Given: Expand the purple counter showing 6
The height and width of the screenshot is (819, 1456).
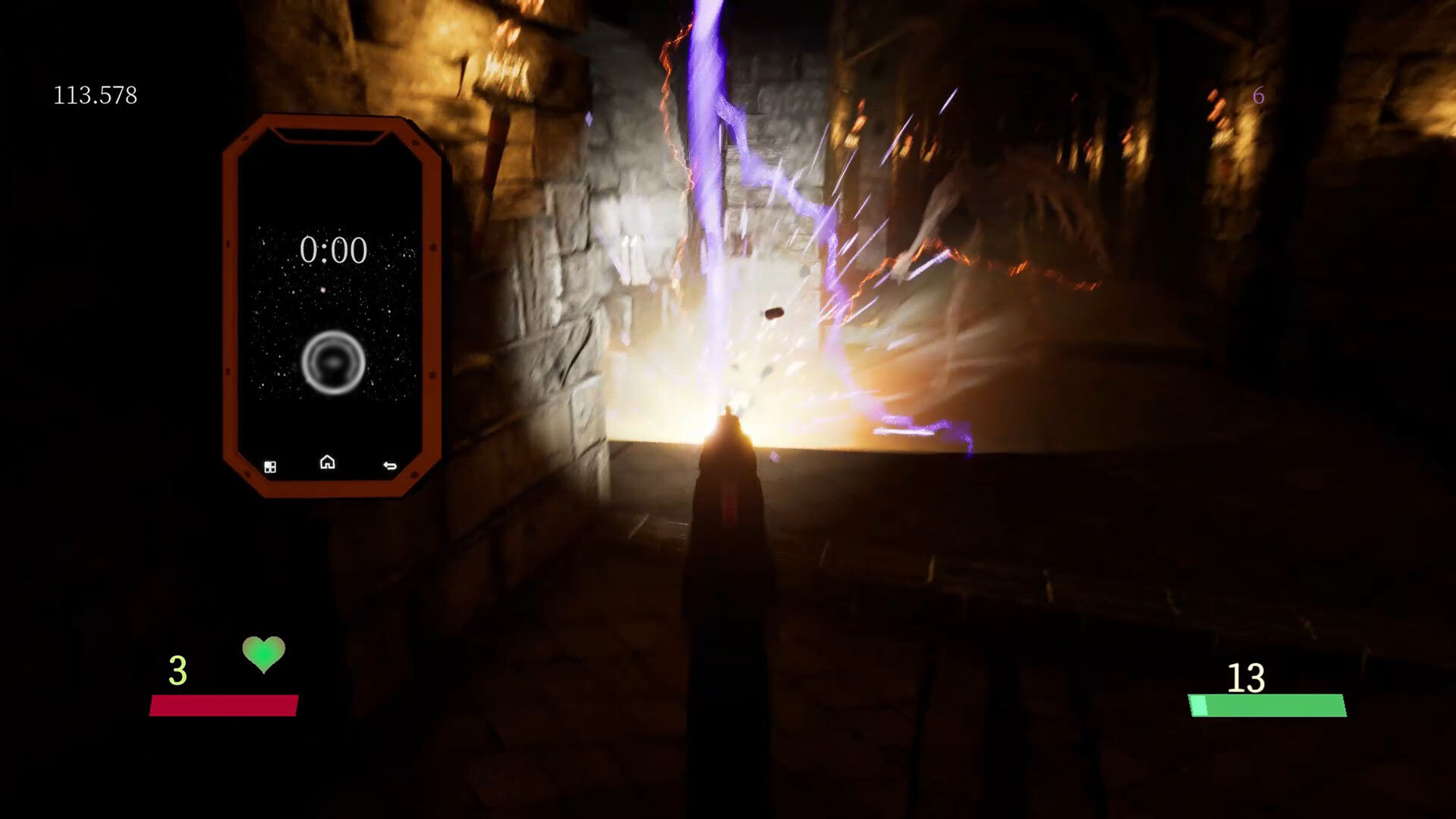Looking at the screenshot, I should coord(1258,96).
